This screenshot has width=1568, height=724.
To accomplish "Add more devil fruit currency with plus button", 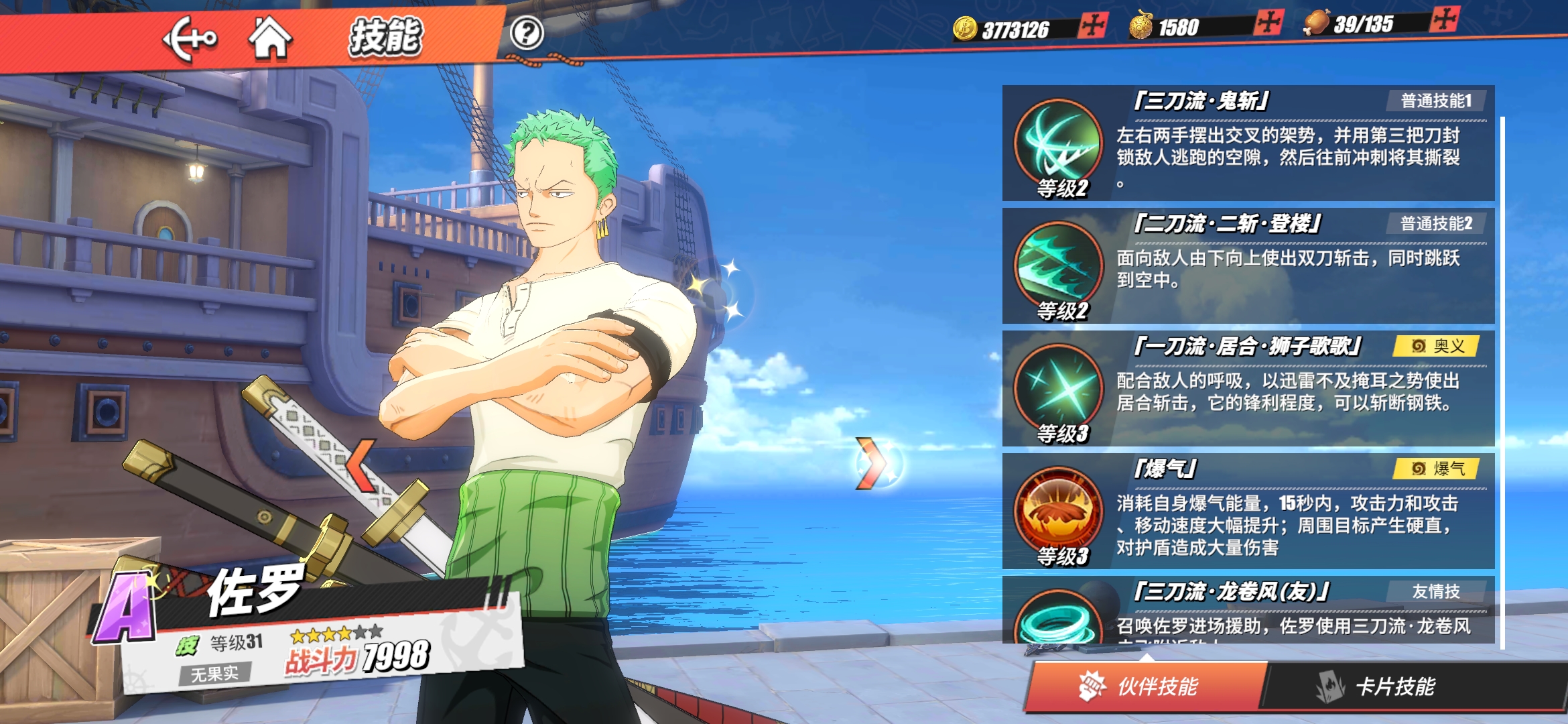I will 1268,23.
